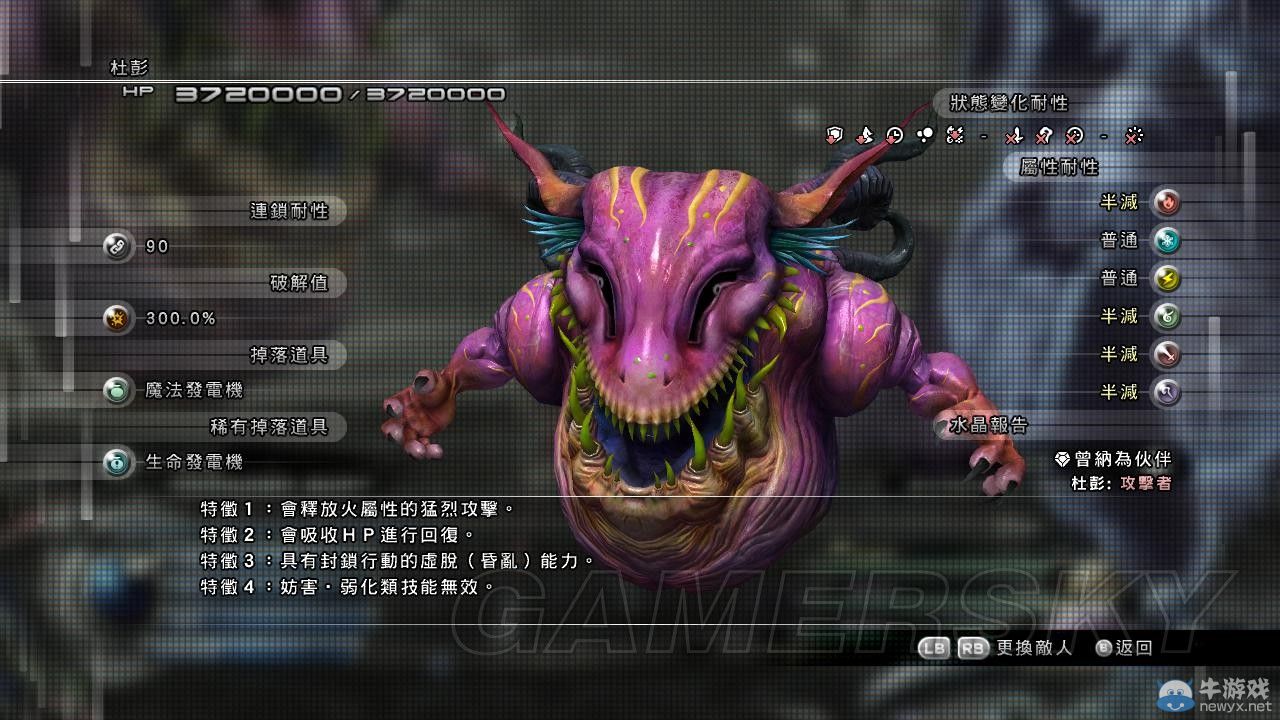This screenshot has width=1280, height=720.
Task: Toggle the blocked debuff icon with red X
Action: click(x=1014, y=136)
